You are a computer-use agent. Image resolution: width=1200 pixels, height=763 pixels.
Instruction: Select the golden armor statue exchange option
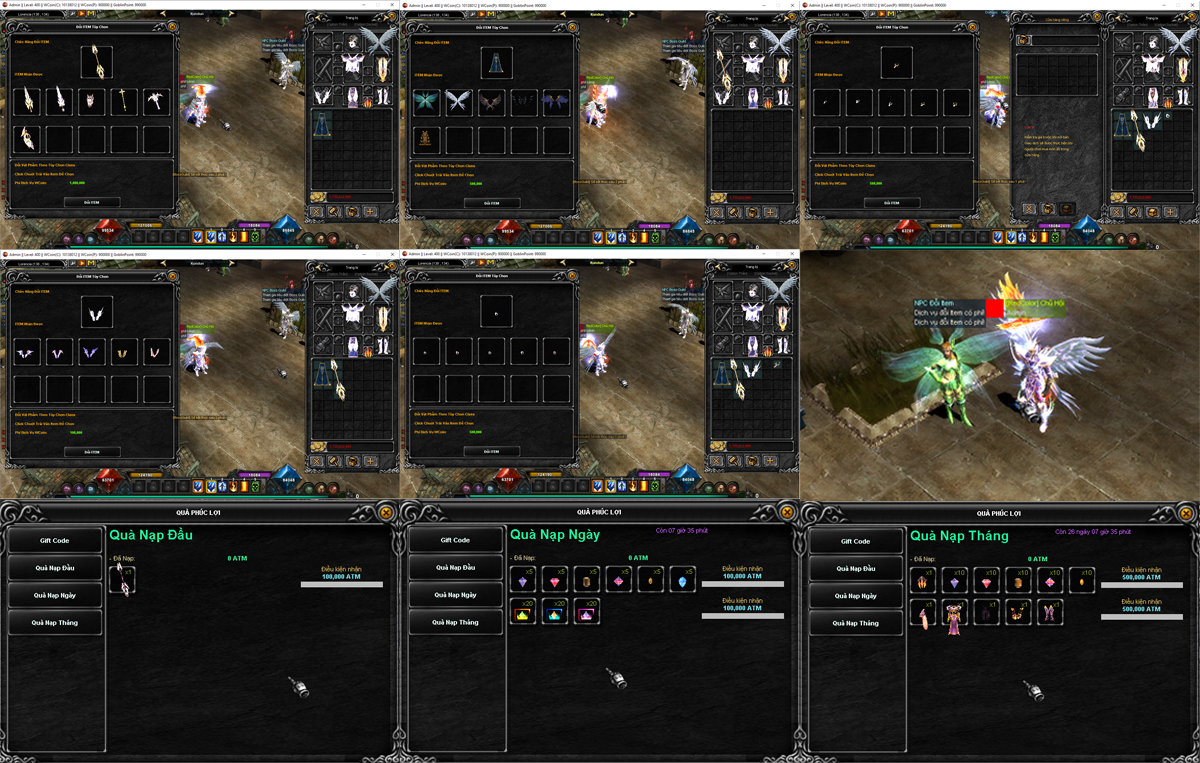(x=427, y=139)
